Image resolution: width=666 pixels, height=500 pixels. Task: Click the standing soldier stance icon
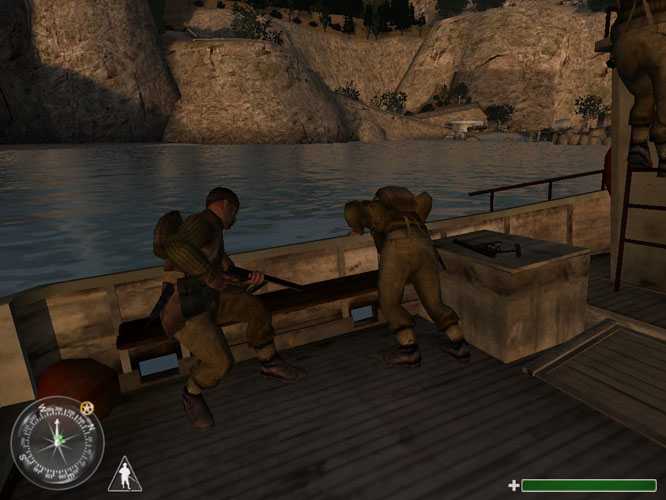[x=124, y=474]
